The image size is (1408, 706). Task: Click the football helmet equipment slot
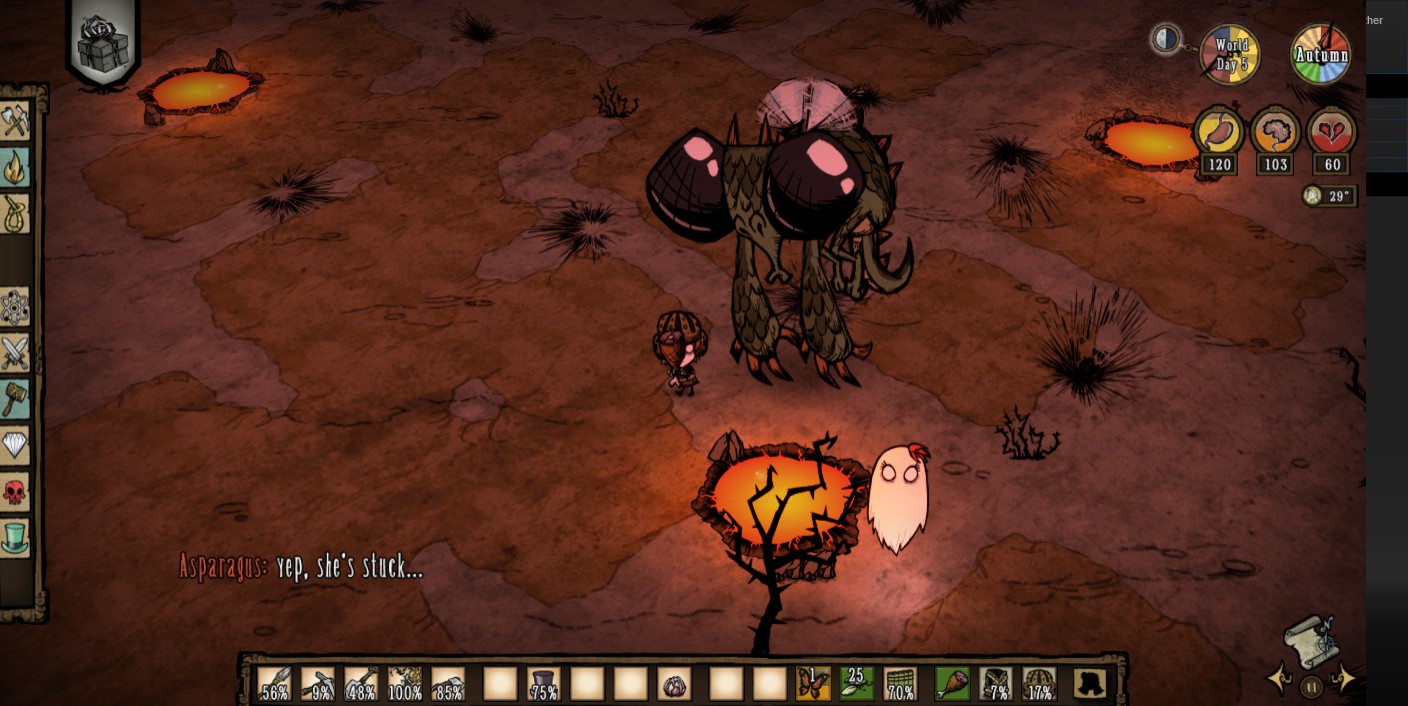click(1040, 684)
